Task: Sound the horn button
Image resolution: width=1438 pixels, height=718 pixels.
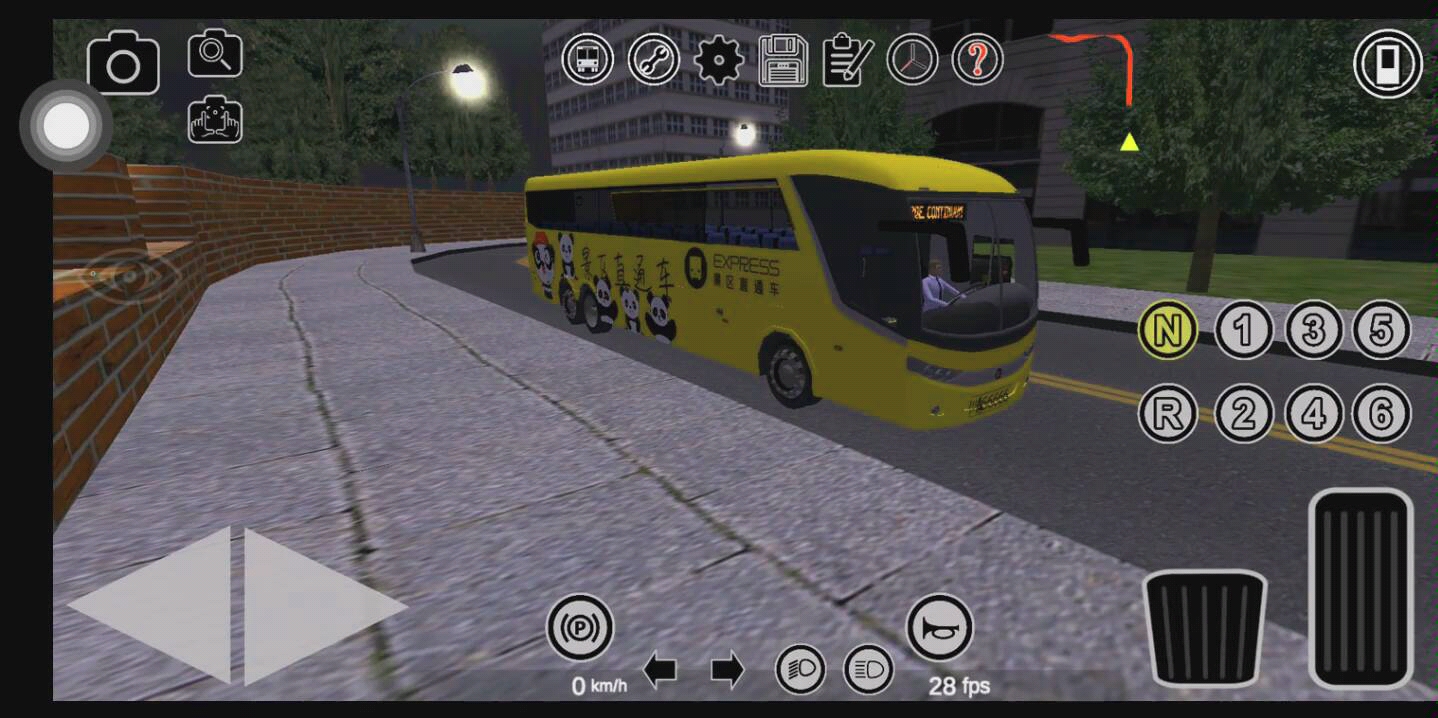Action: tap(939, 628)
